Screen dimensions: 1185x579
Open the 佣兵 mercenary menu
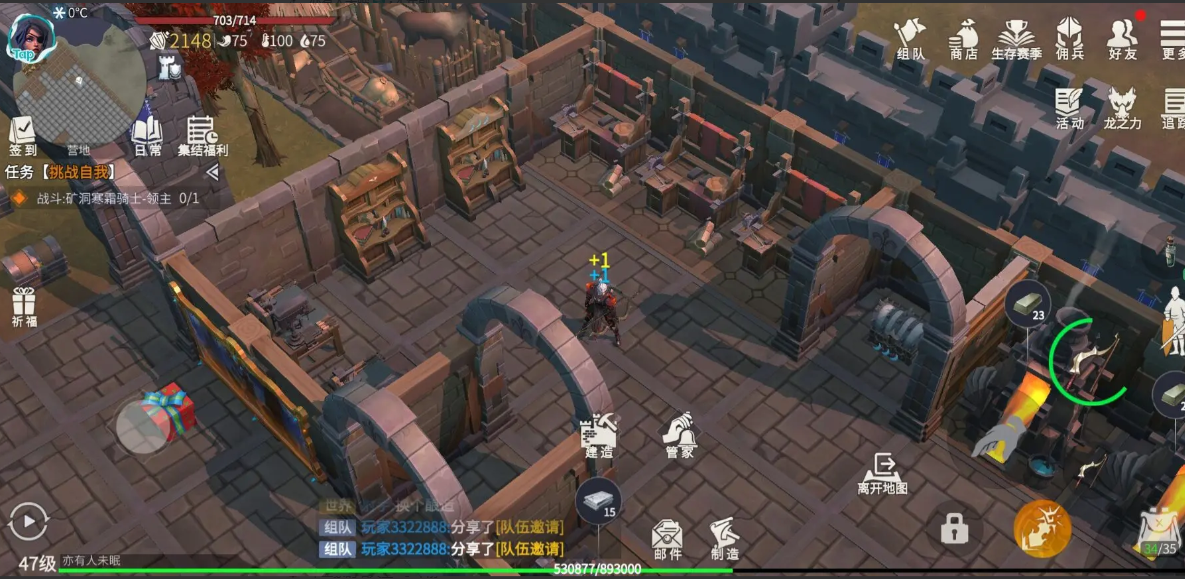click(1070, 38)
